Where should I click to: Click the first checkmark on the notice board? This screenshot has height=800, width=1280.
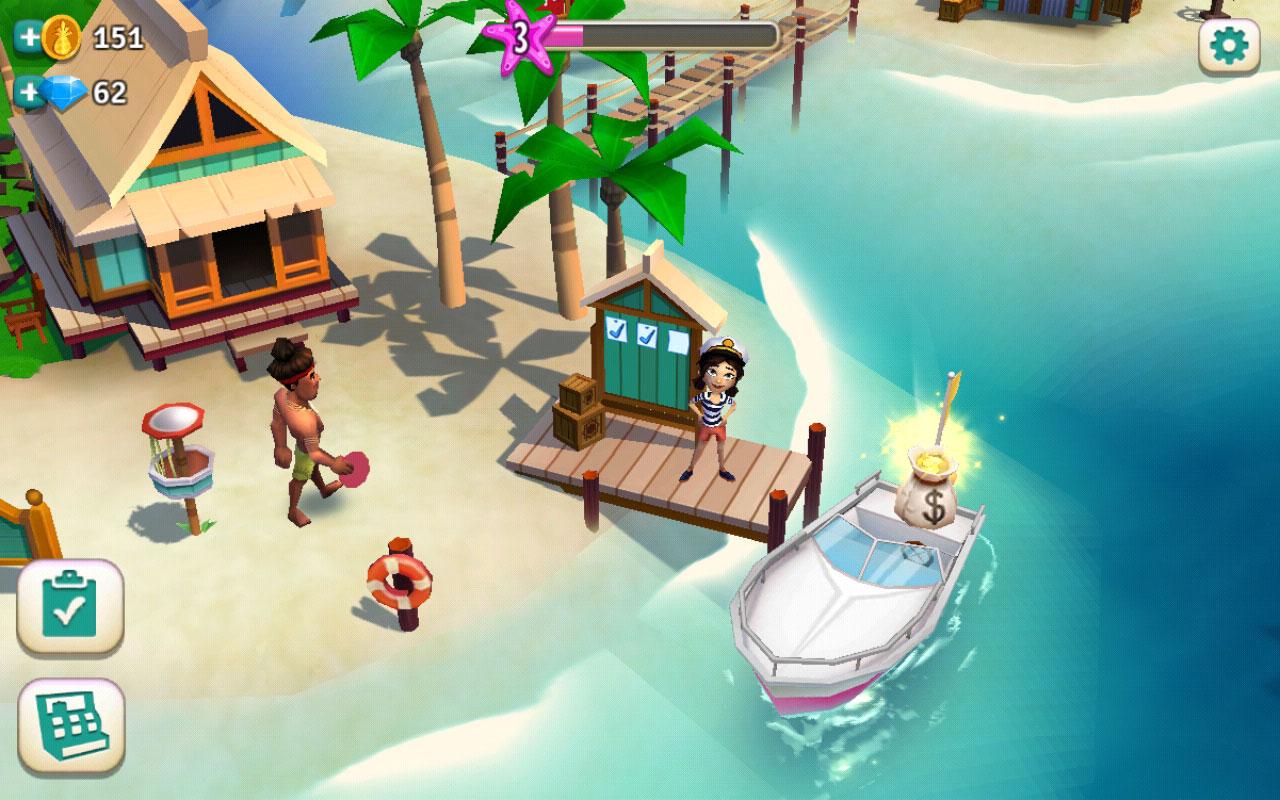pos(615,331)
